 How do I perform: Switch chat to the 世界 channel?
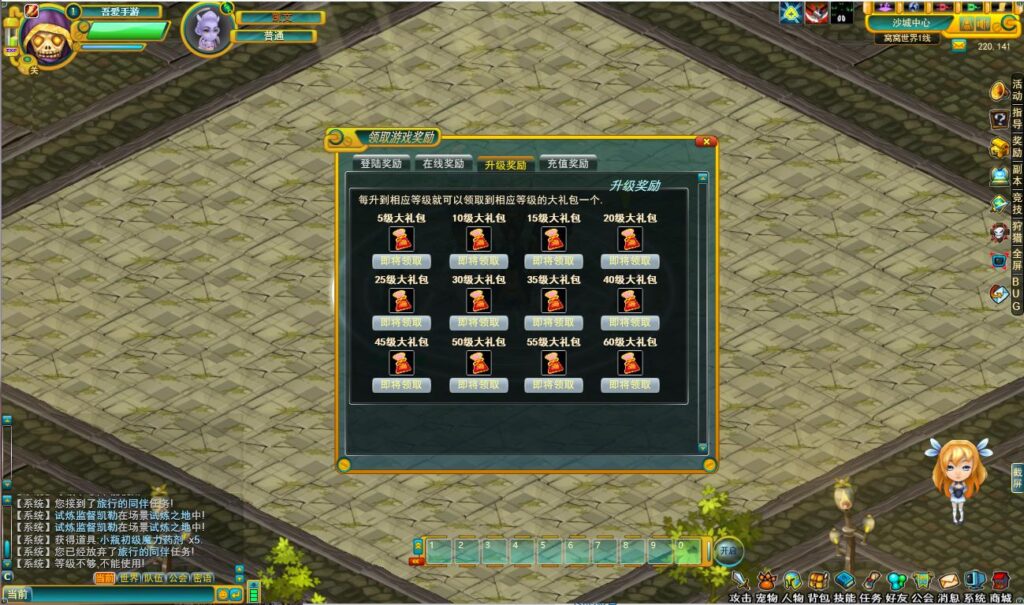[128, 578]
